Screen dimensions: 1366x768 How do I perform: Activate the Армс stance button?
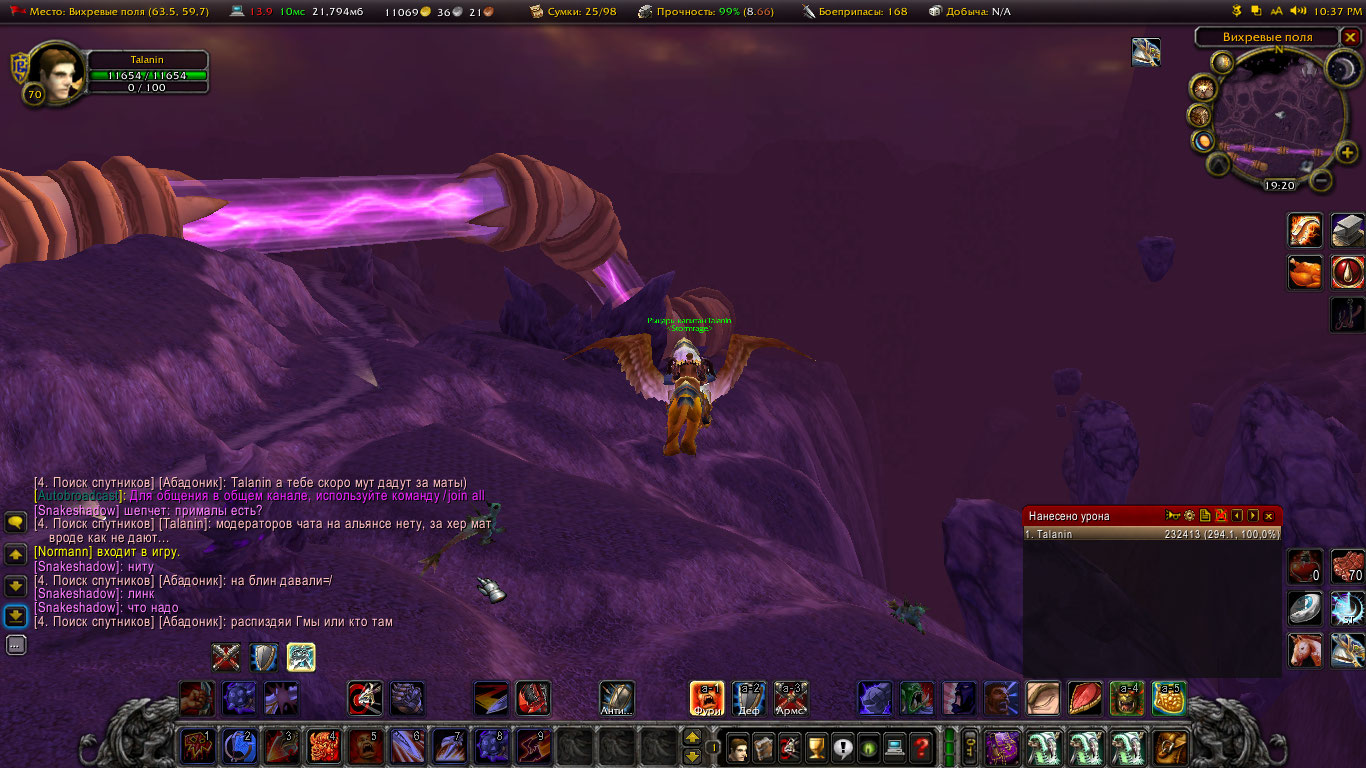click(791, 698)
